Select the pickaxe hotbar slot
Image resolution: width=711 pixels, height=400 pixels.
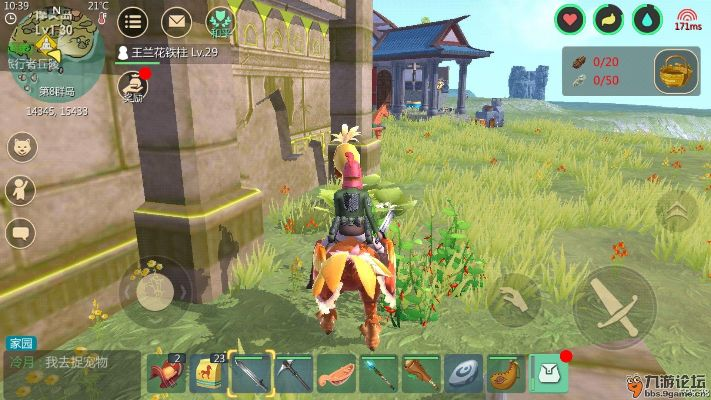click(x=294, y=373)
